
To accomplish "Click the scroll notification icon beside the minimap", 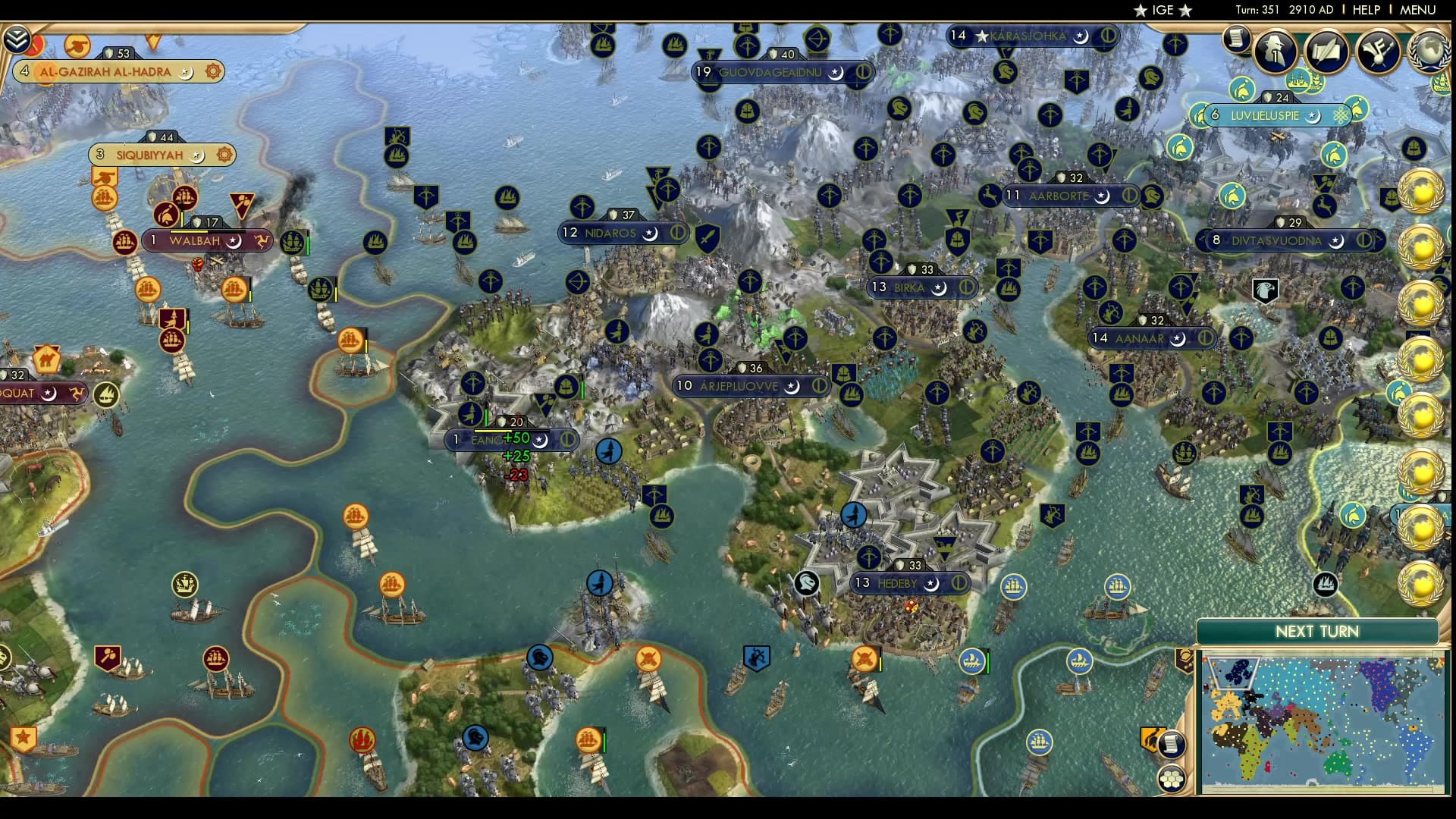I will click(1172, 745).
